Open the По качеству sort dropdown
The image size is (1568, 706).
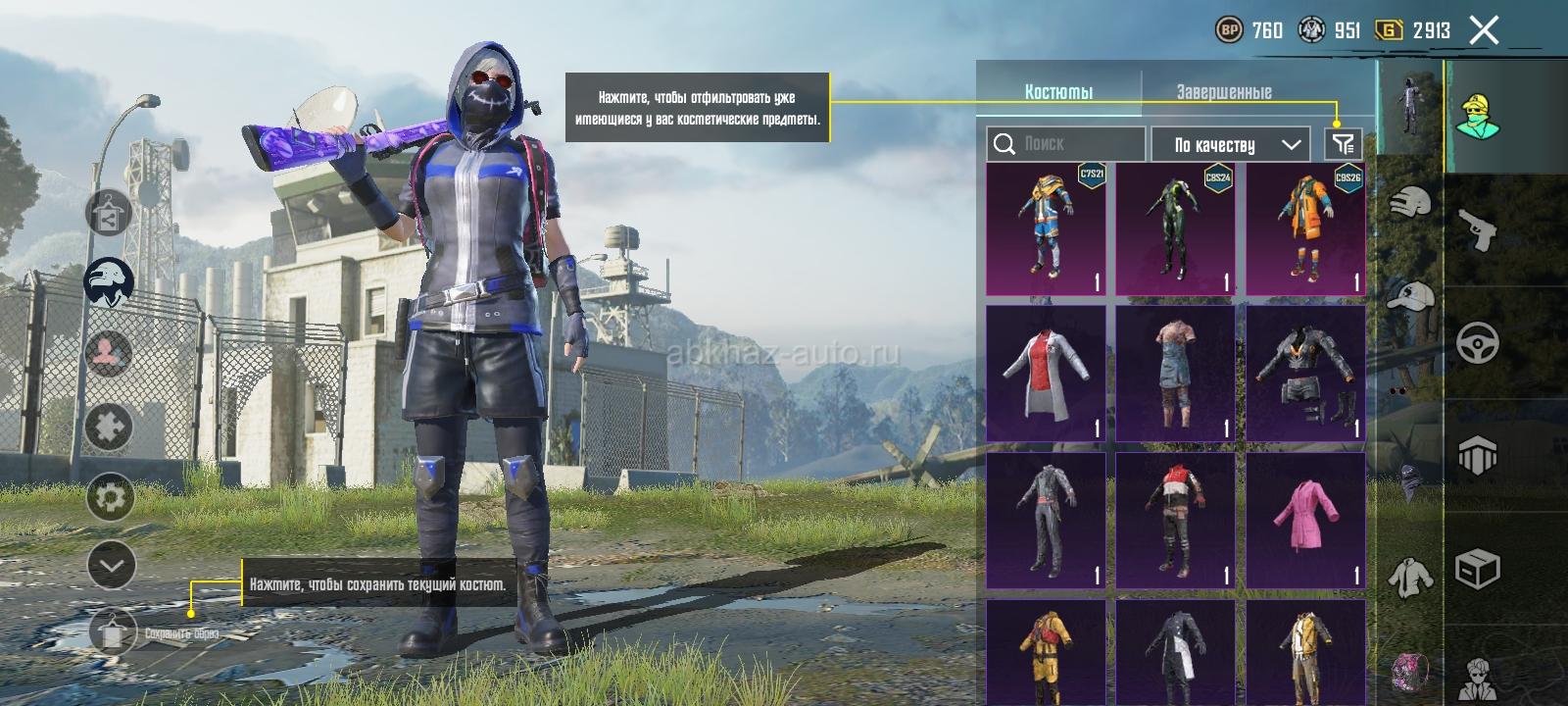tap(1231, 145)
